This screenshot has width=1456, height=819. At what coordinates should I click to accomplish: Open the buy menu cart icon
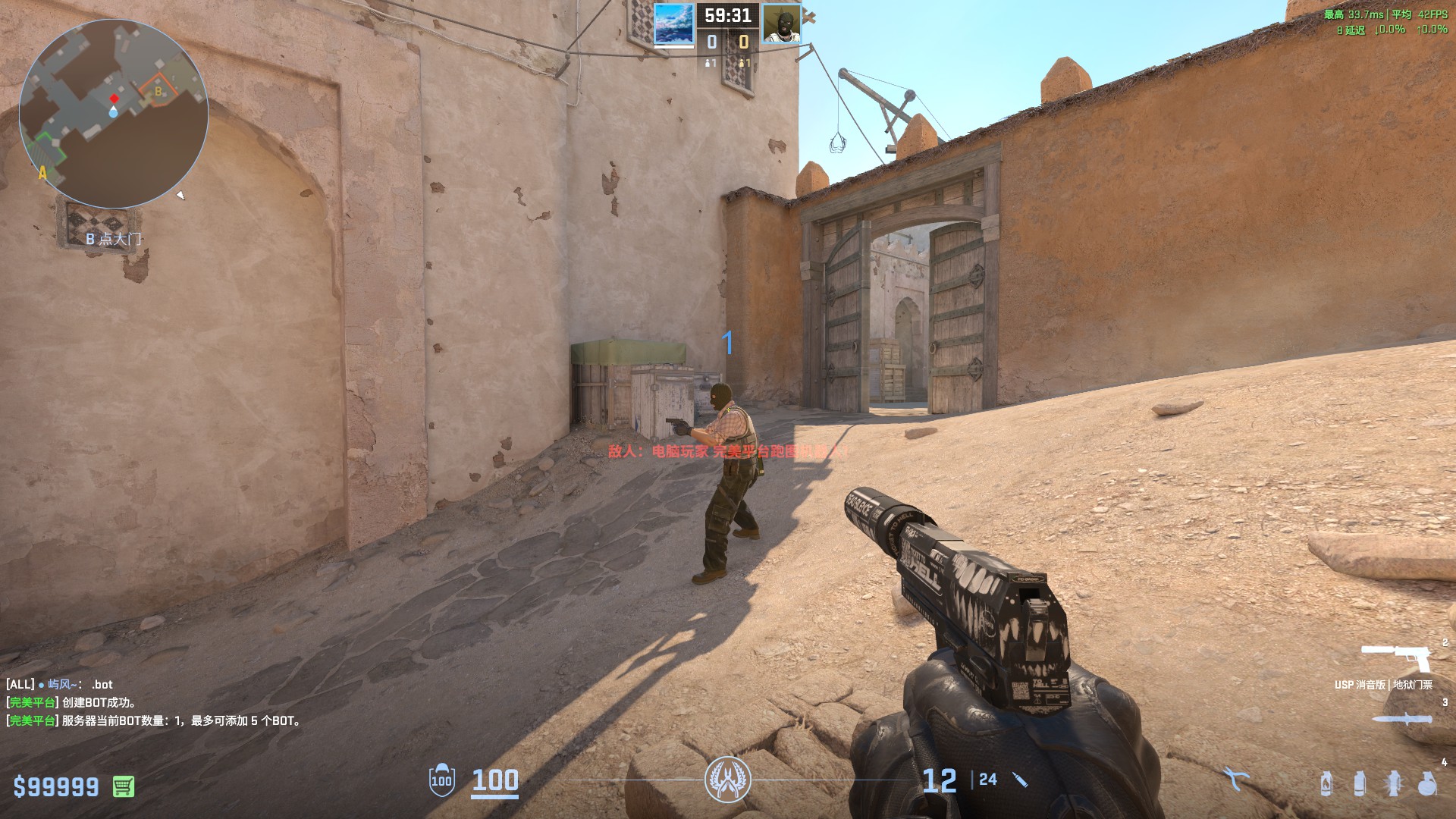[124, 786]
